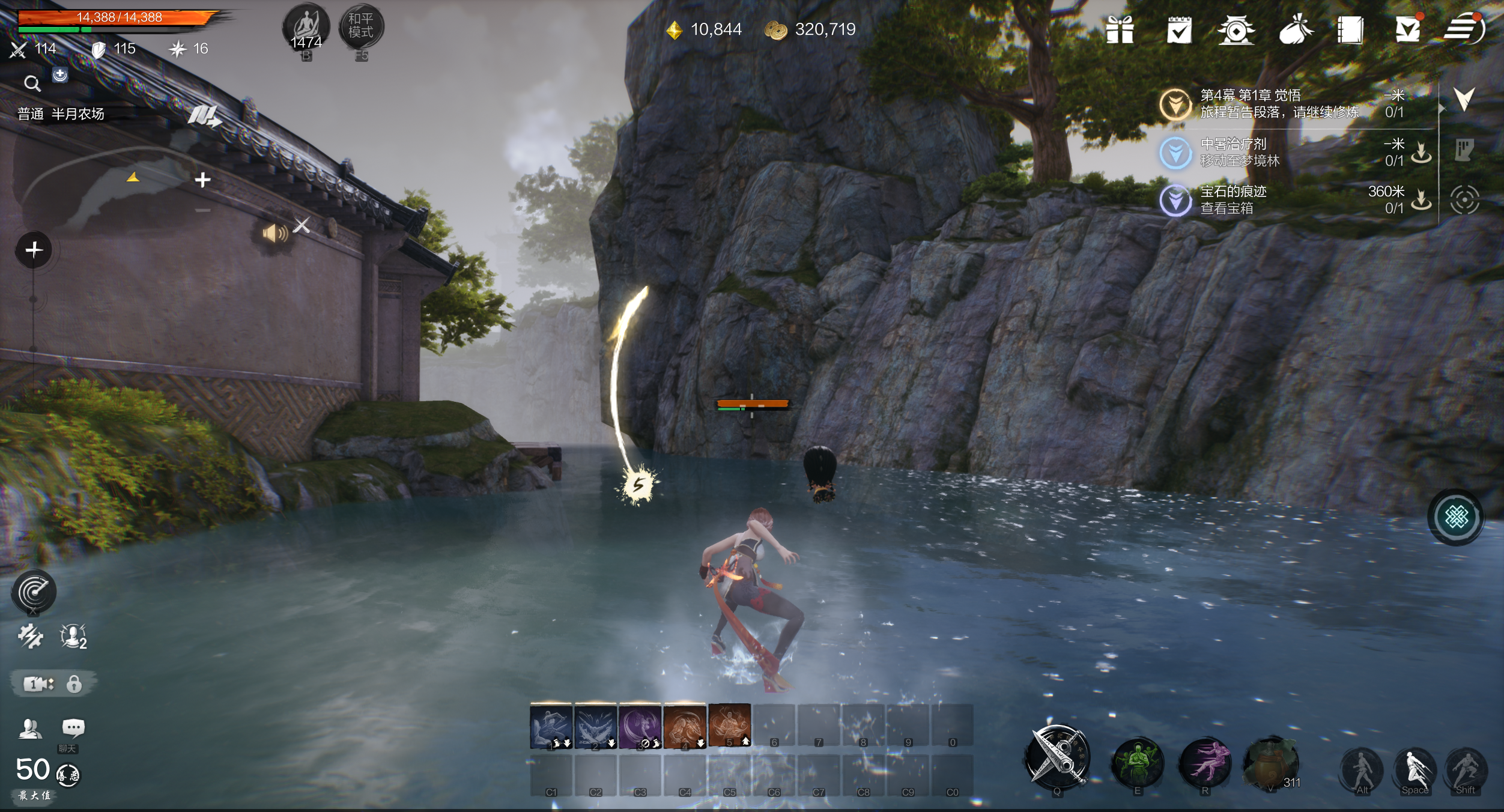The width and height of the screenshot is (1504, 812).
Task: Open the bag inventory icon
Action: pos(1295,30)
